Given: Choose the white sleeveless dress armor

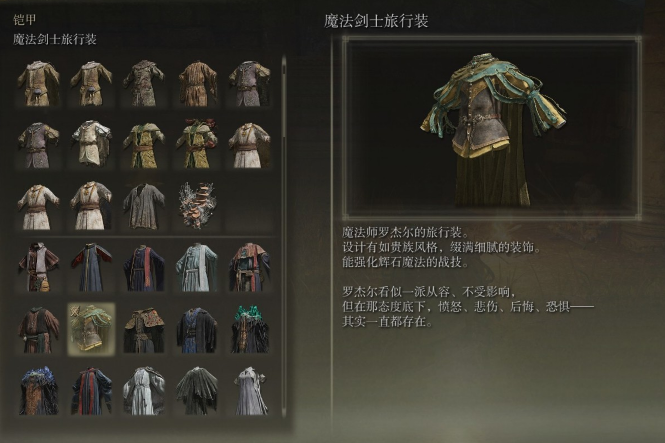Looking at the screenshot, I should (250, 390).
